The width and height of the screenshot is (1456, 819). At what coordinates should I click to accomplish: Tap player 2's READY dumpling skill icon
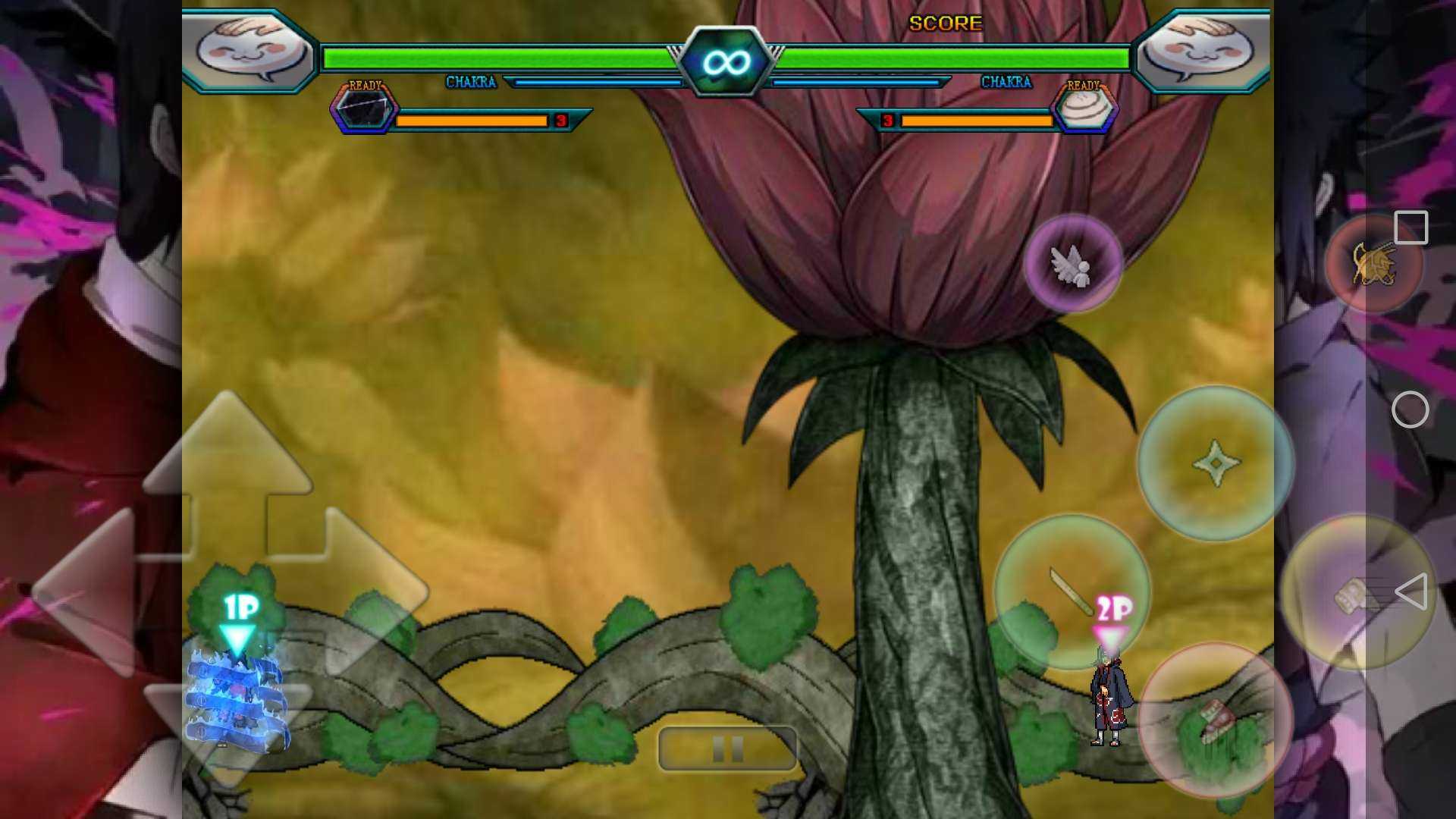click(x=1084, y=108)
